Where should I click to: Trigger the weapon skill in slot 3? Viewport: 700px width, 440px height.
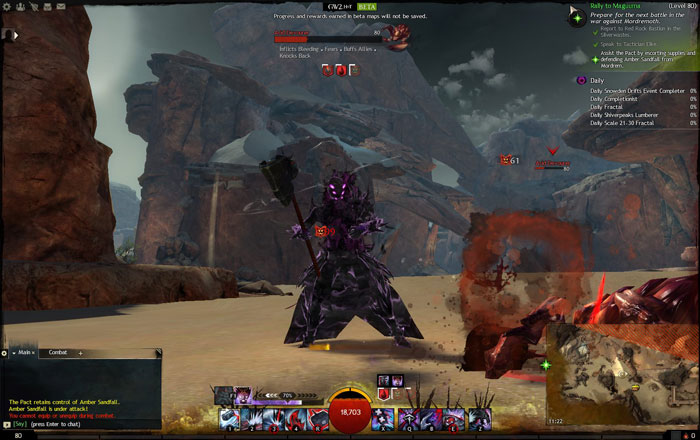273,419
